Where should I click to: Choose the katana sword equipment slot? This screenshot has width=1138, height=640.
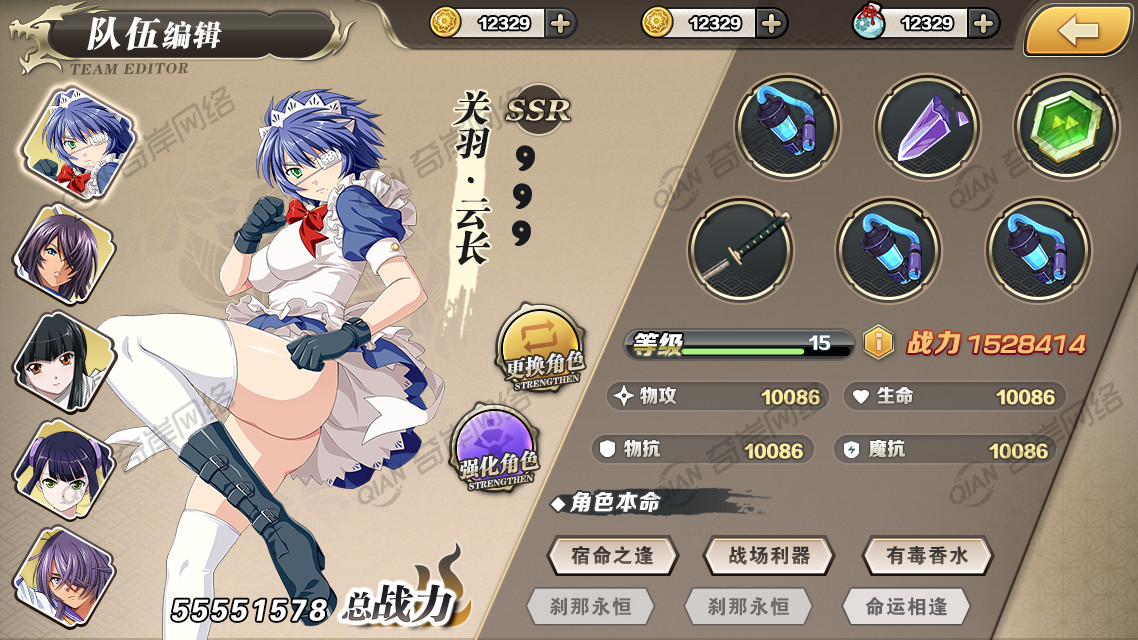point(741,249)
